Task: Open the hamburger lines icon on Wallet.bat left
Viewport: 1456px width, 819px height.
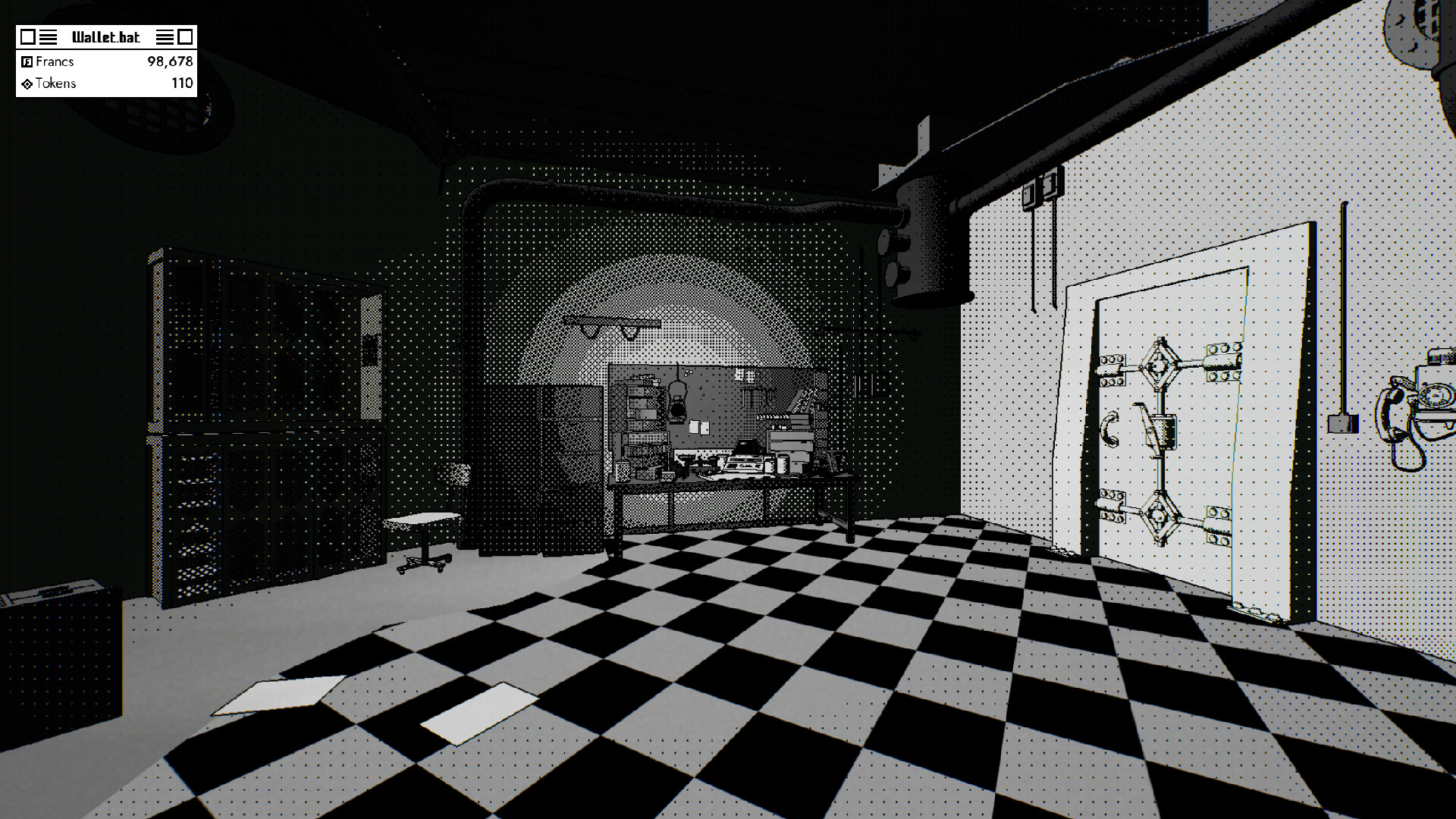Action: coord(48,36)
